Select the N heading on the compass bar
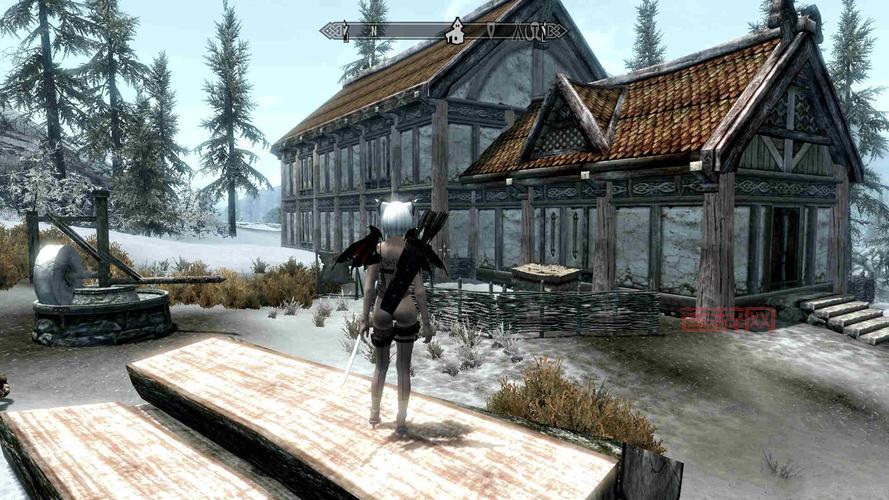Image resolution: width=889 pixels, height=500 pixels. point(374,31)
